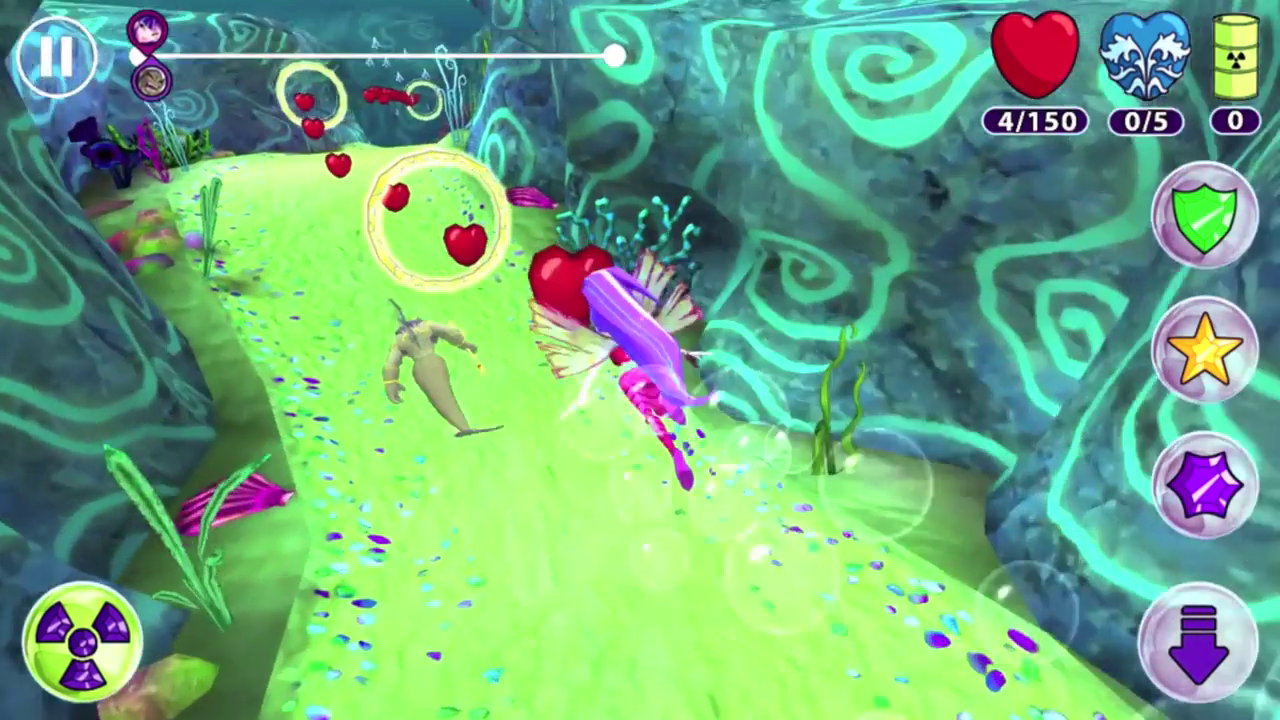Pause the game

[x=56, y=57]
